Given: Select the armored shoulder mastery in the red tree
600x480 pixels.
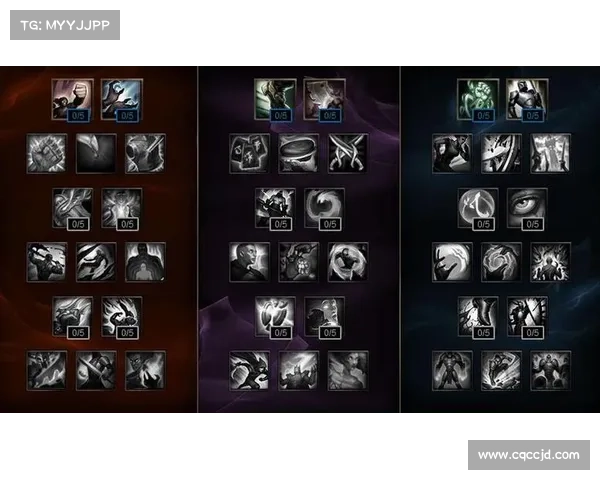Looking at the screenshot, I should point(145,153).
